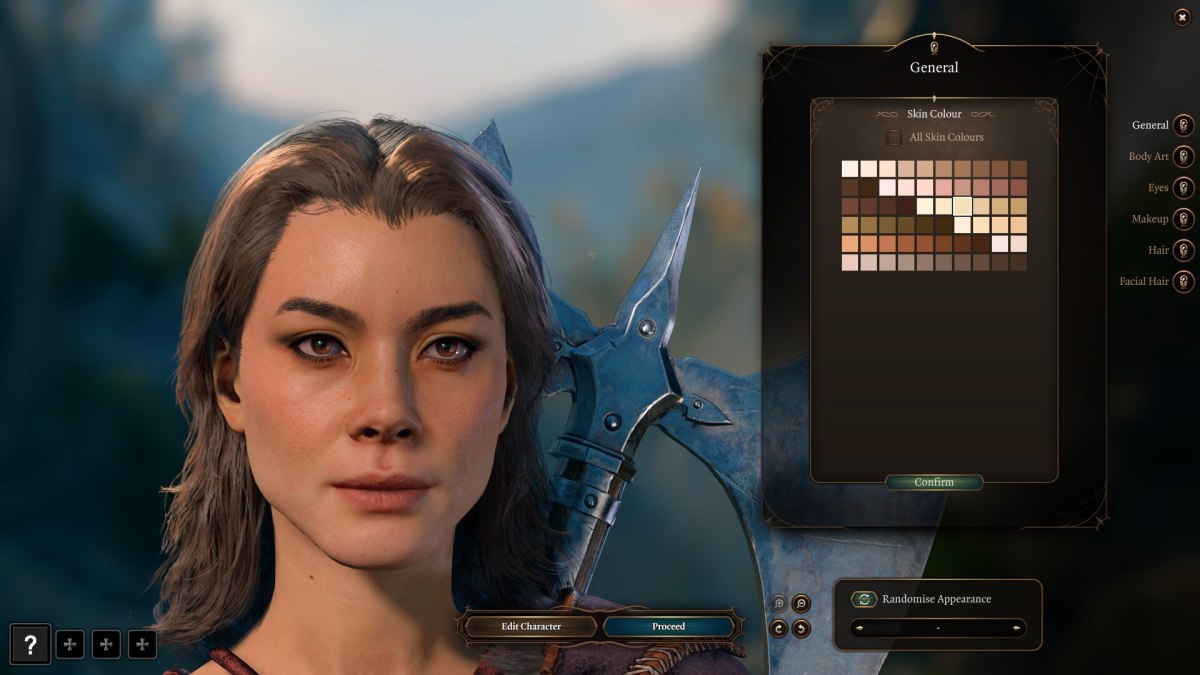Close the character creation screen
Screen dimensions: 1200x675
pos(1182,17)
